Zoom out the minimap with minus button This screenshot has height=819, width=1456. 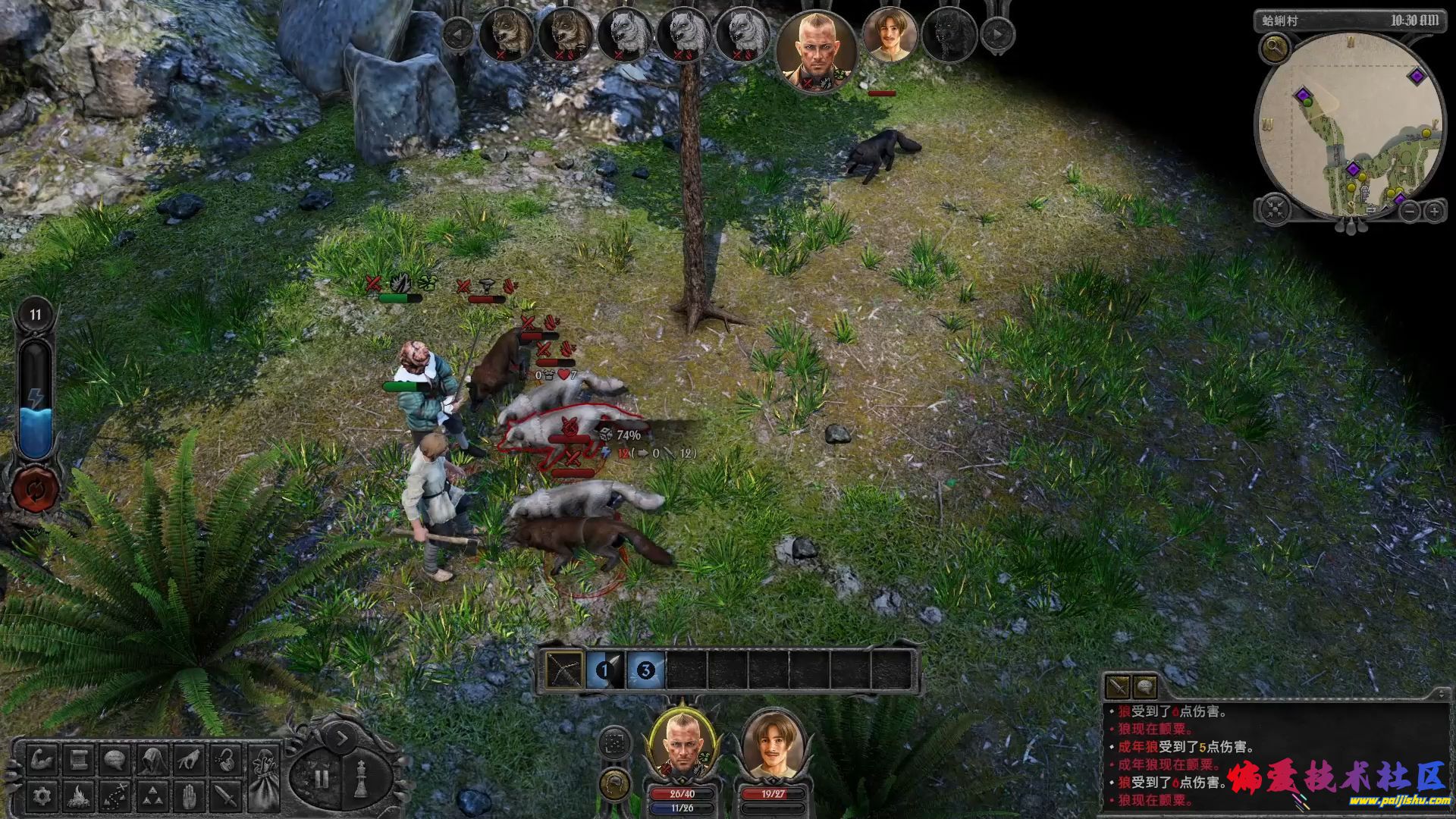tap(1408, 212)
